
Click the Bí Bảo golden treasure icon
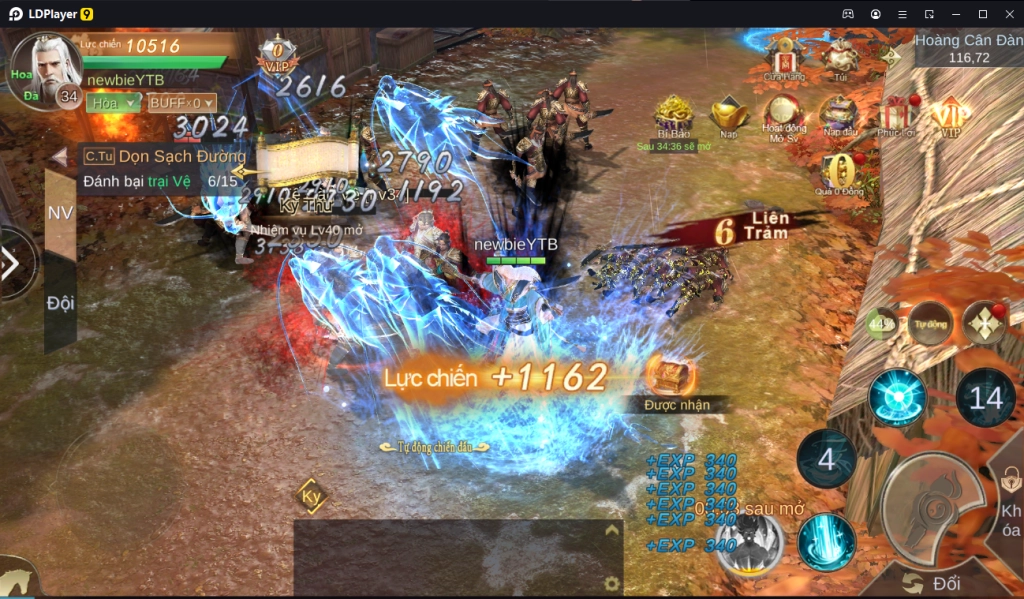point(674,114)
